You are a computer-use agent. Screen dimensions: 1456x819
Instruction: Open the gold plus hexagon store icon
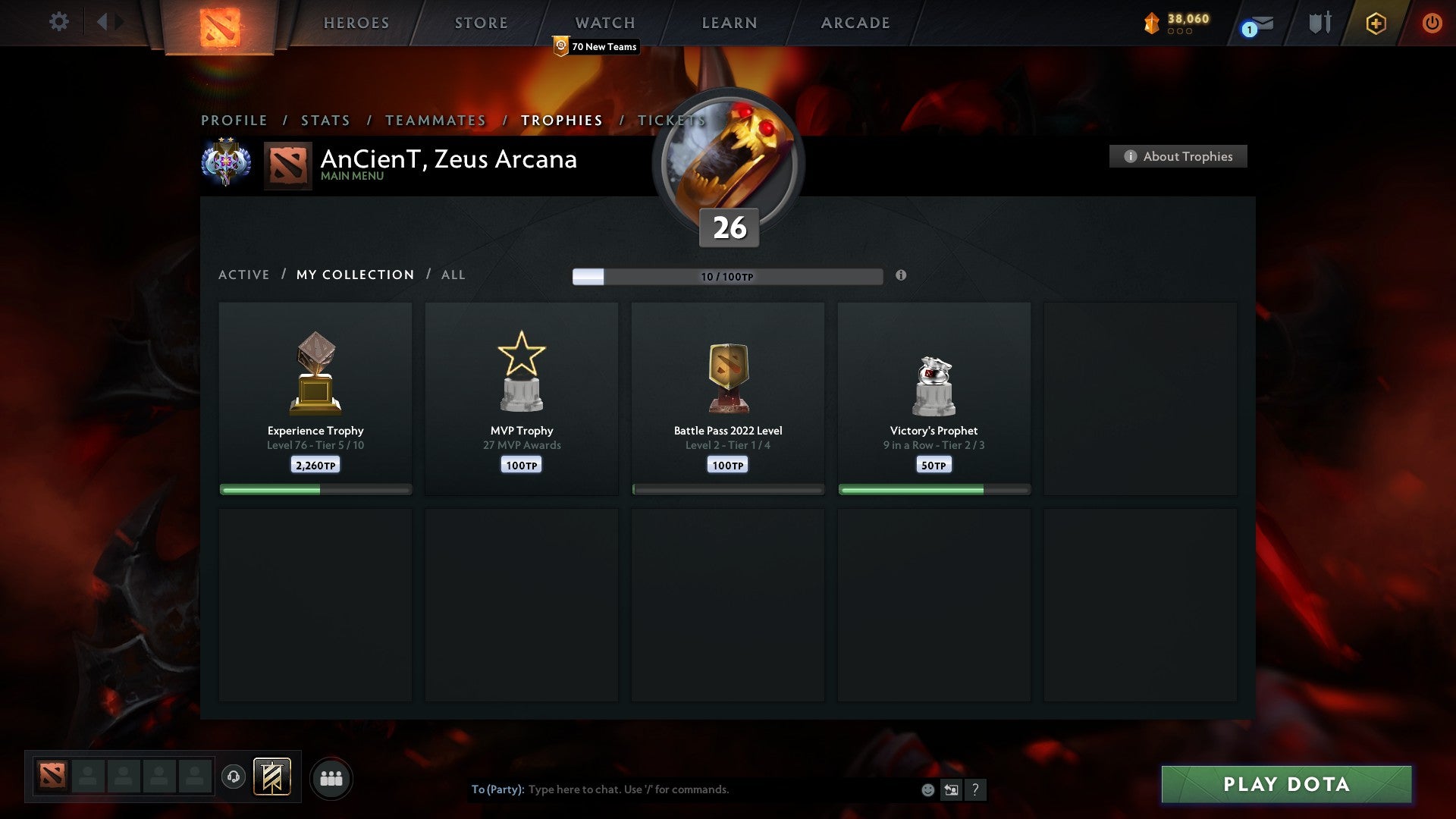click(1376, 23)
